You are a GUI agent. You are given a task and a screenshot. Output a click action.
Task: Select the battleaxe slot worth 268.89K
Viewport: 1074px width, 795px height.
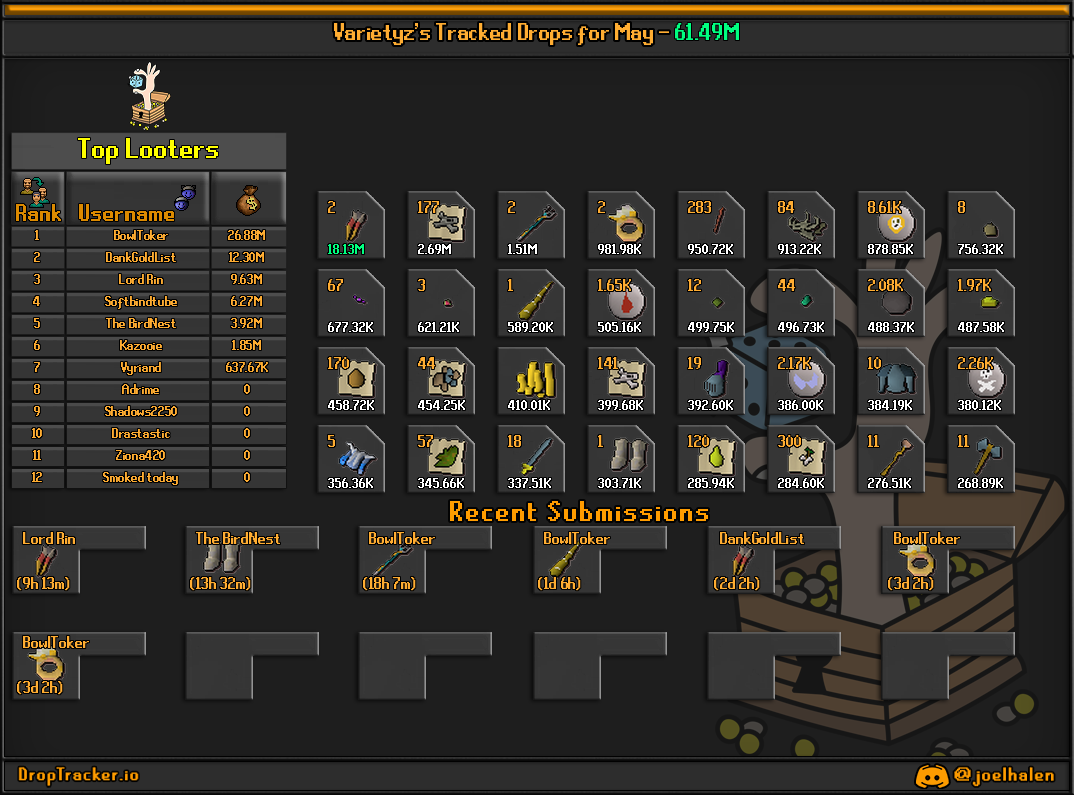tap(981, 459)
